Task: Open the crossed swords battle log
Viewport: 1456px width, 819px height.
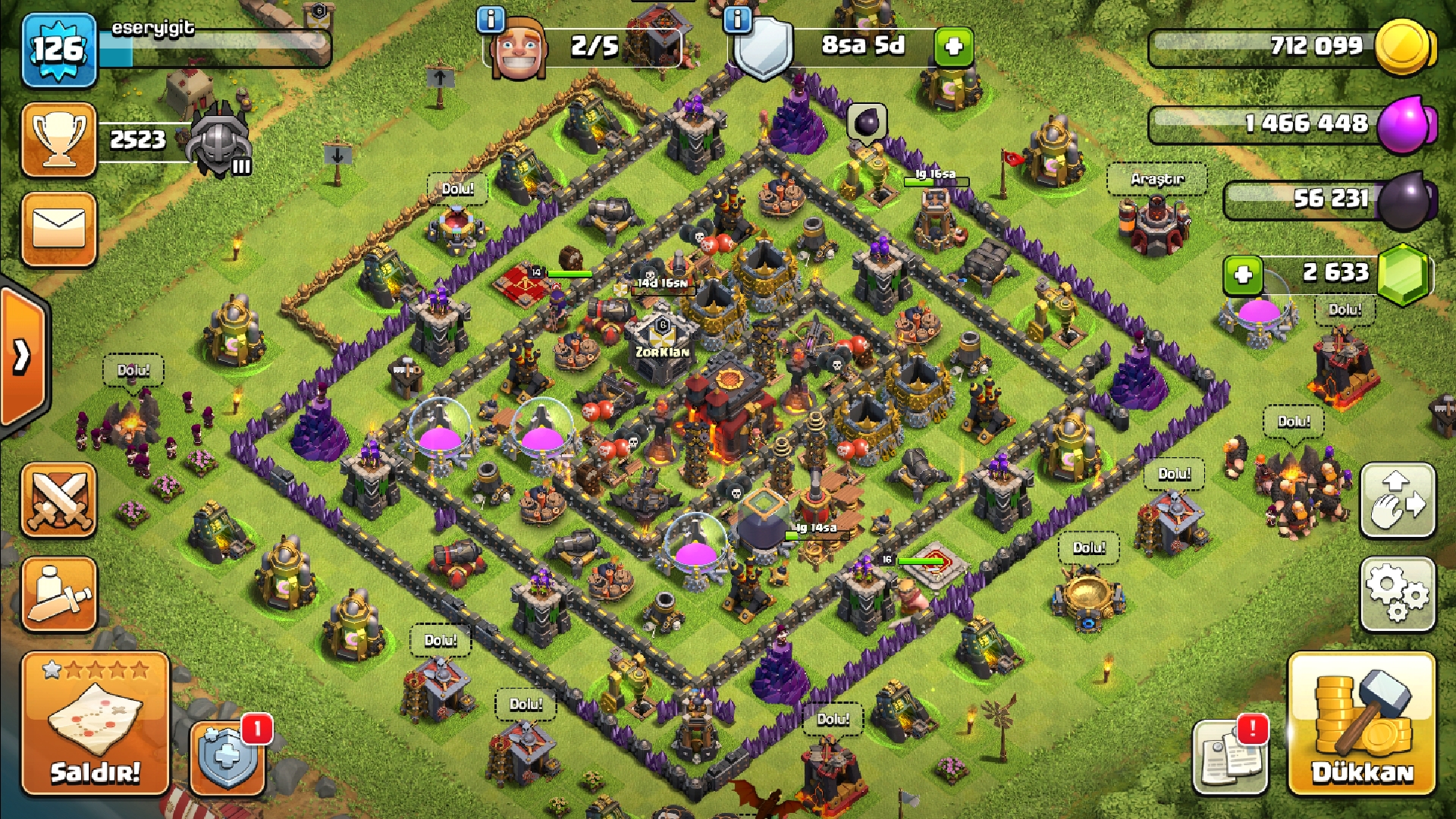Action: pyautogui.click(x=59, y=501)
